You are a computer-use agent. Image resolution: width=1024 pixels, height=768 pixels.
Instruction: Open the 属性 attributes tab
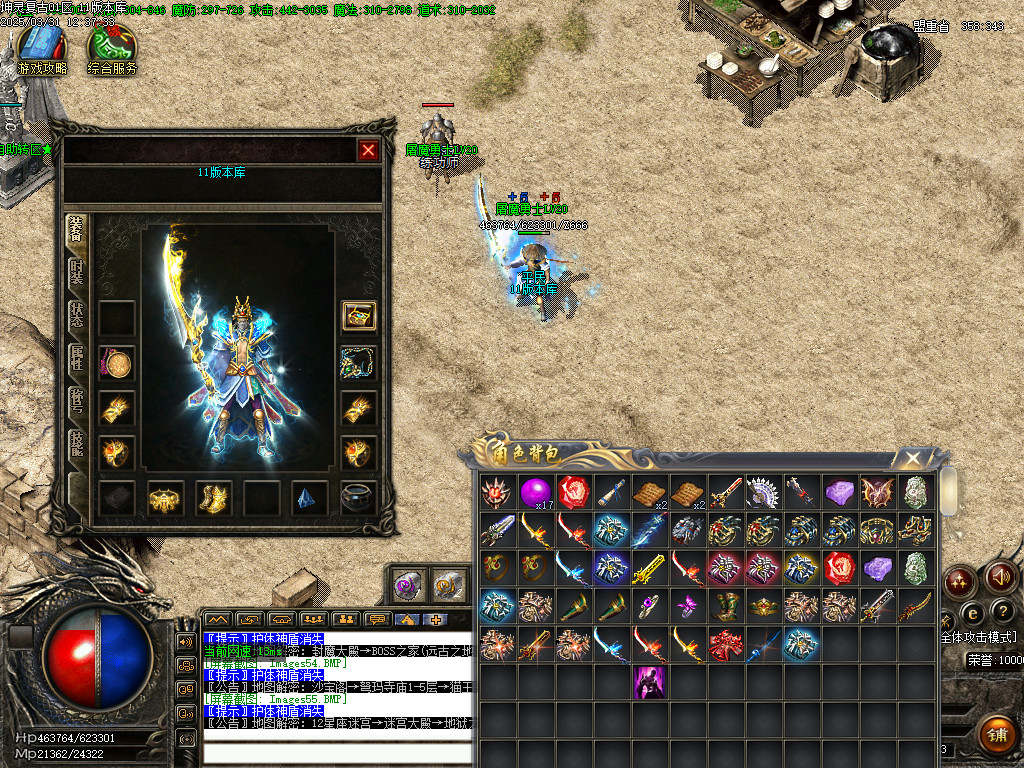(x=78, y=358)
